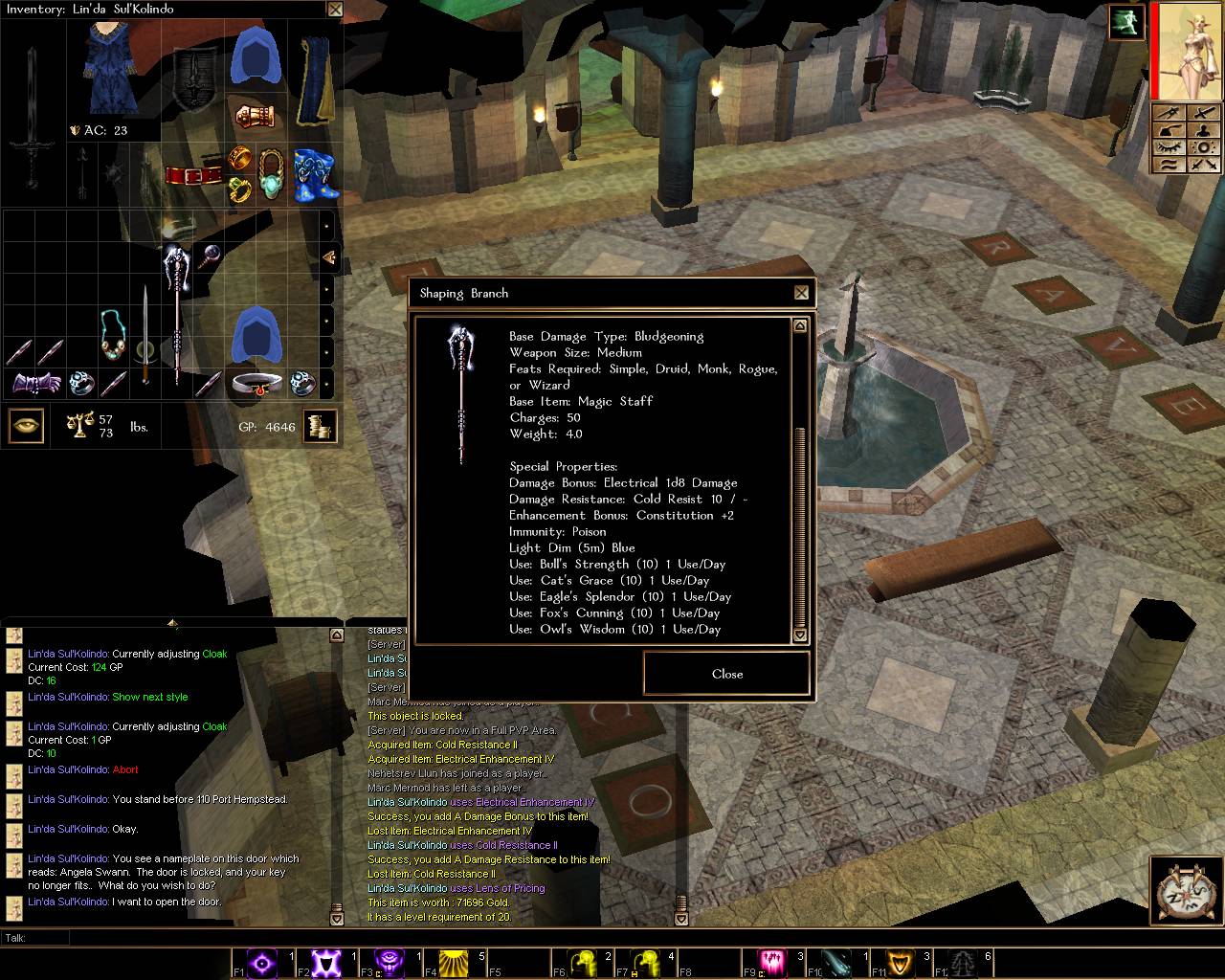Image resolution: width=1225 pixels, height=980 pixels.
Task: Select the magnifying lens item
Action: click(208, 256)
